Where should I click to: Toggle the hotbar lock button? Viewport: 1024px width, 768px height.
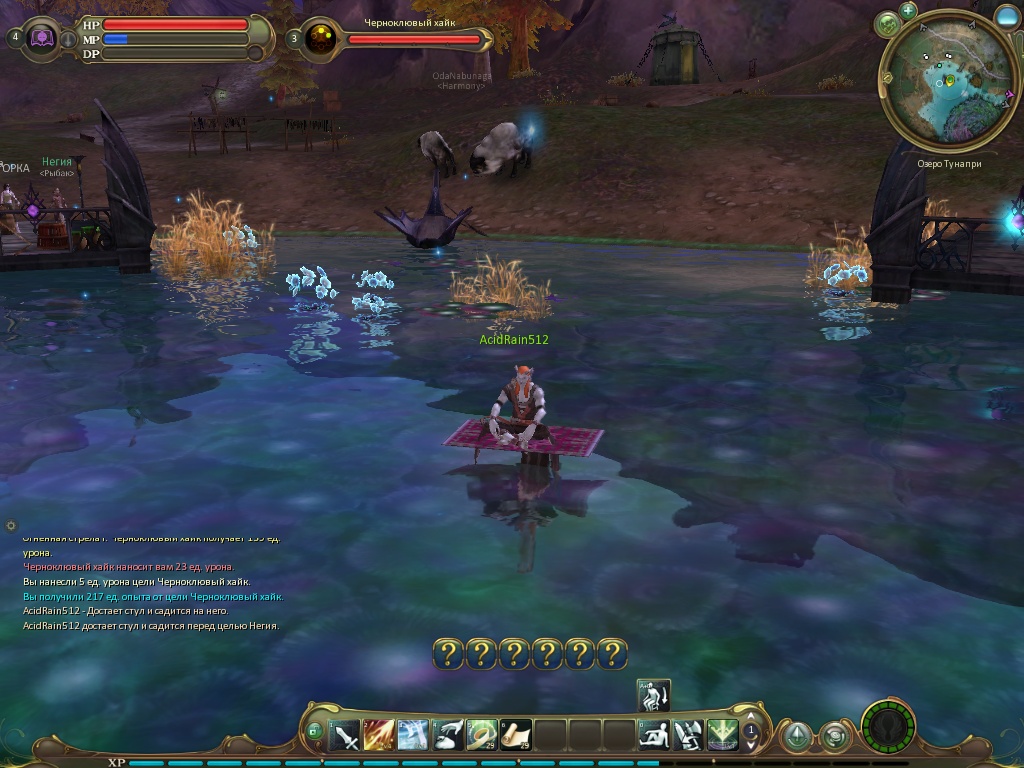coord(315,733)
